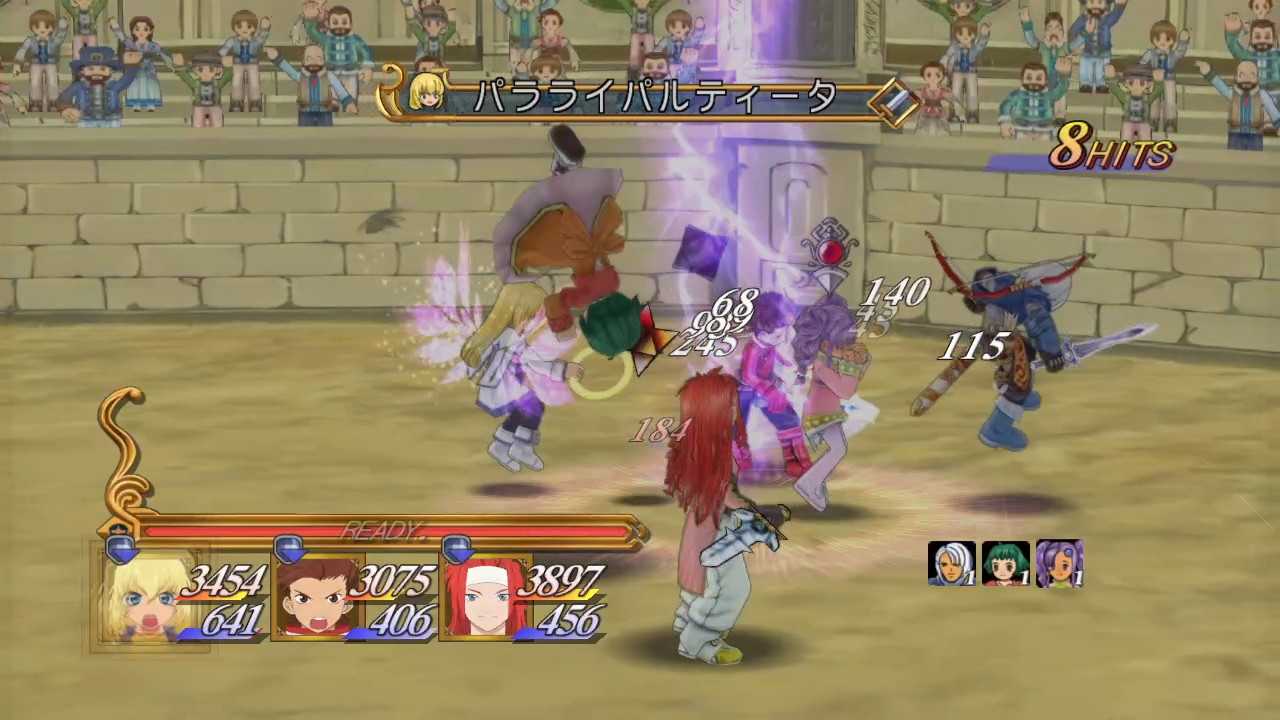Click the silver-haired enemy portrait icon
Image resolution: width=1280 pixels, height=720 pixels.
click(x=951, y=564)
